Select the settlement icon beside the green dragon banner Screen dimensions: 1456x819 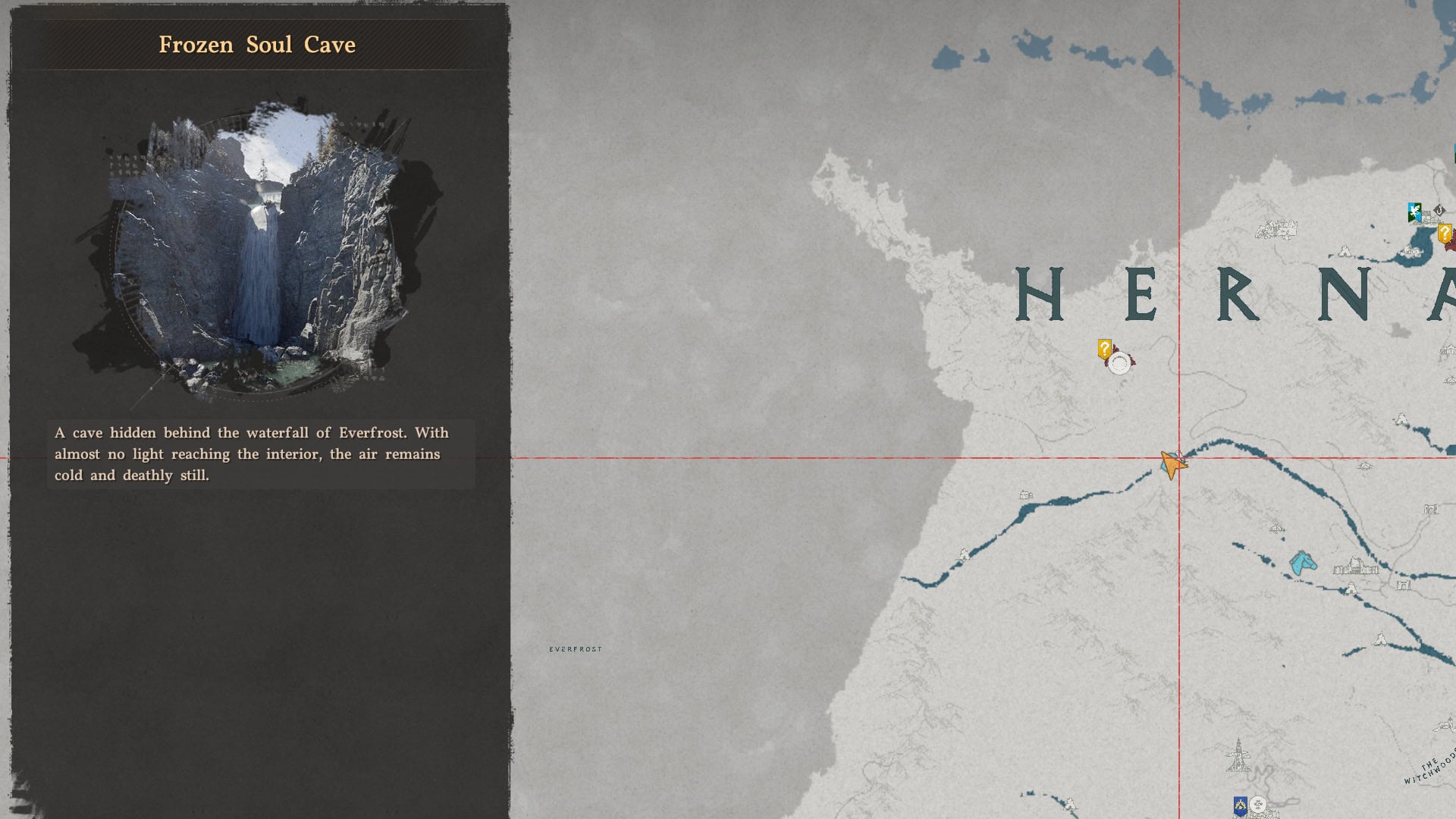[x=1429, y=220]
